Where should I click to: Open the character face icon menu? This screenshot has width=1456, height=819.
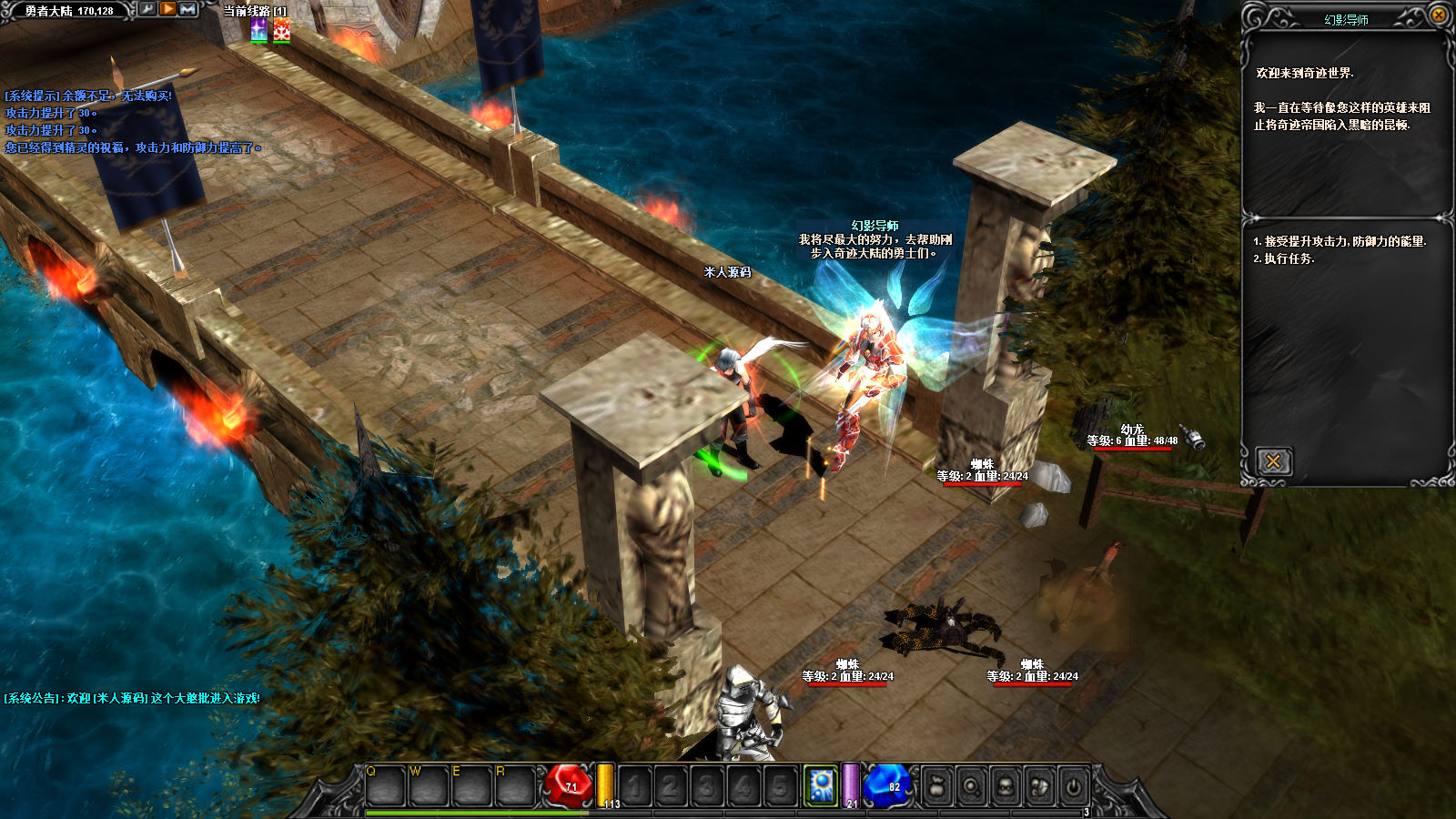(x=1006, y=786)
